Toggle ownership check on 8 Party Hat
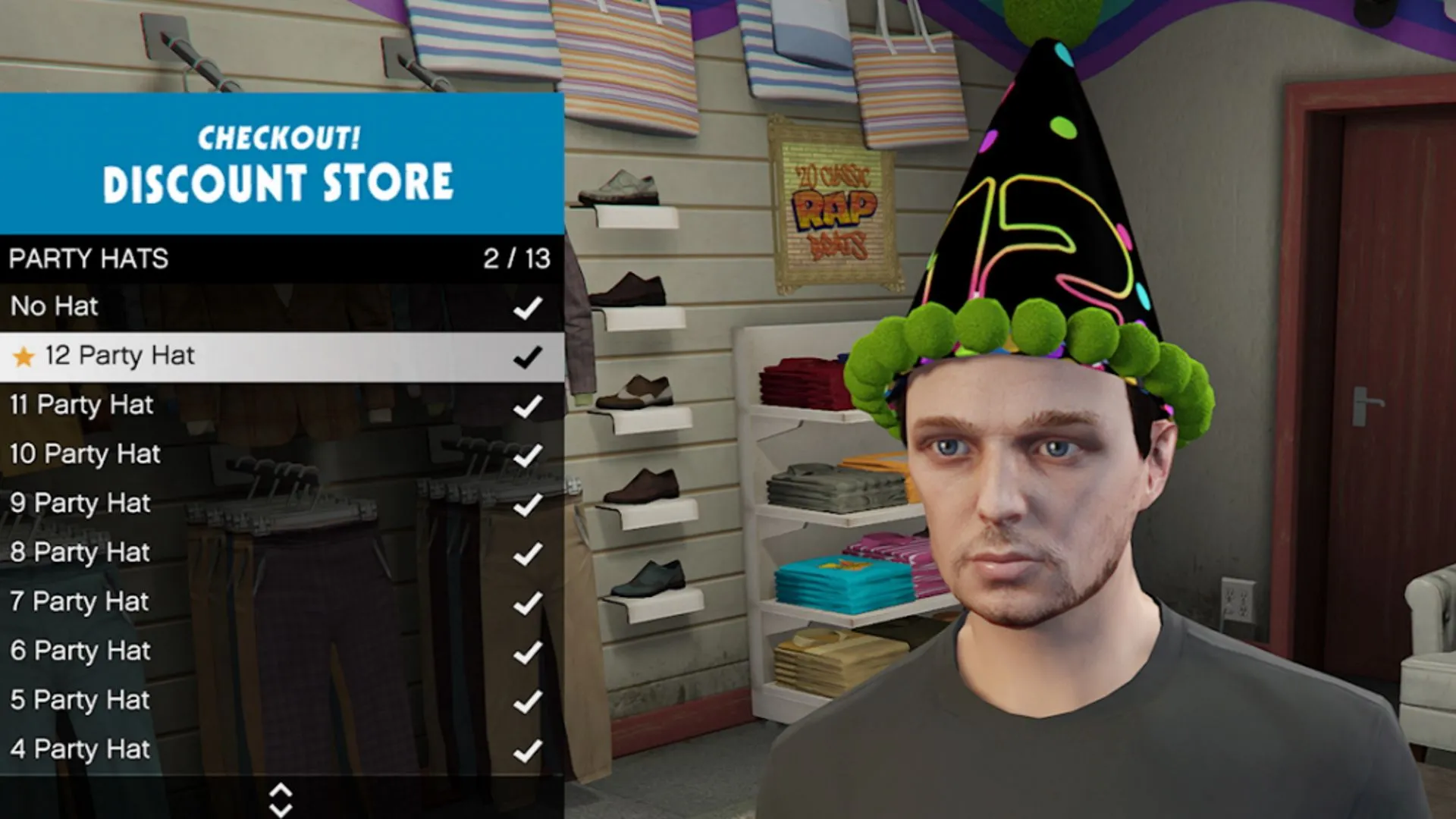 point(528,552)
